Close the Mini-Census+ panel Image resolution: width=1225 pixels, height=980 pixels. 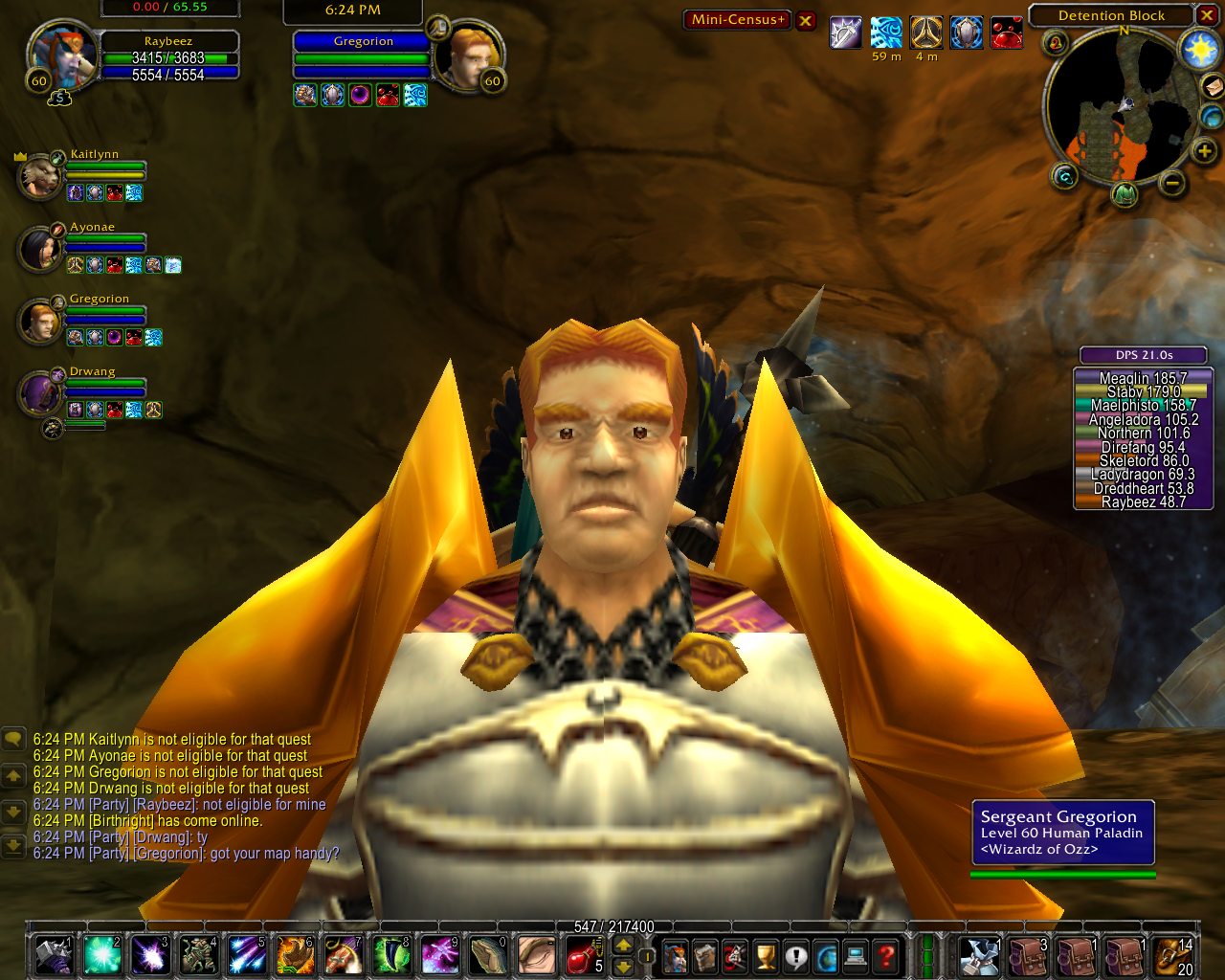point(807,20)
